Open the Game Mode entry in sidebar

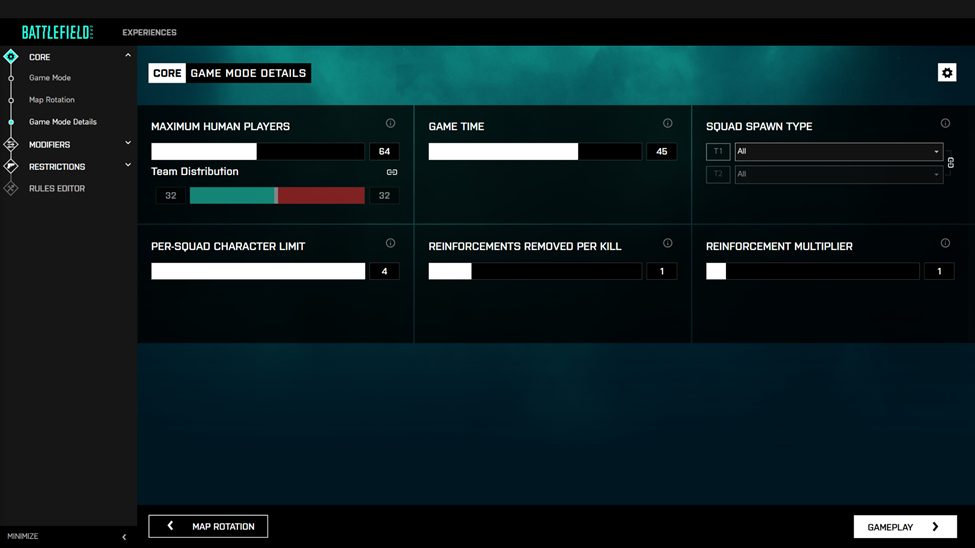click(x=50, y=78)
